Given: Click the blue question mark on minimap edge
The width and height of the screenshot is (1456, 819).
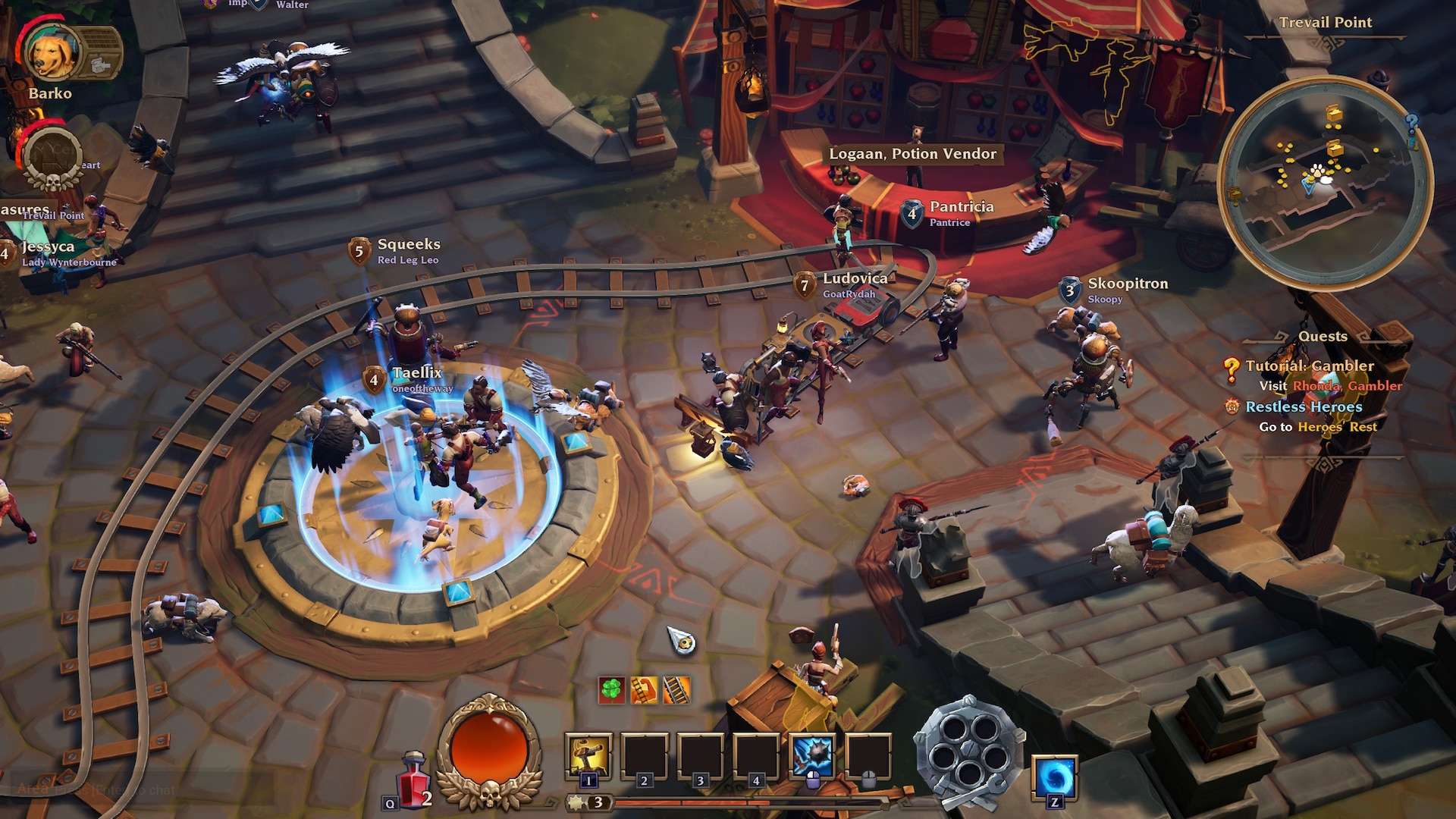Looking at the screenshot, I should [x=1411, y=122].
